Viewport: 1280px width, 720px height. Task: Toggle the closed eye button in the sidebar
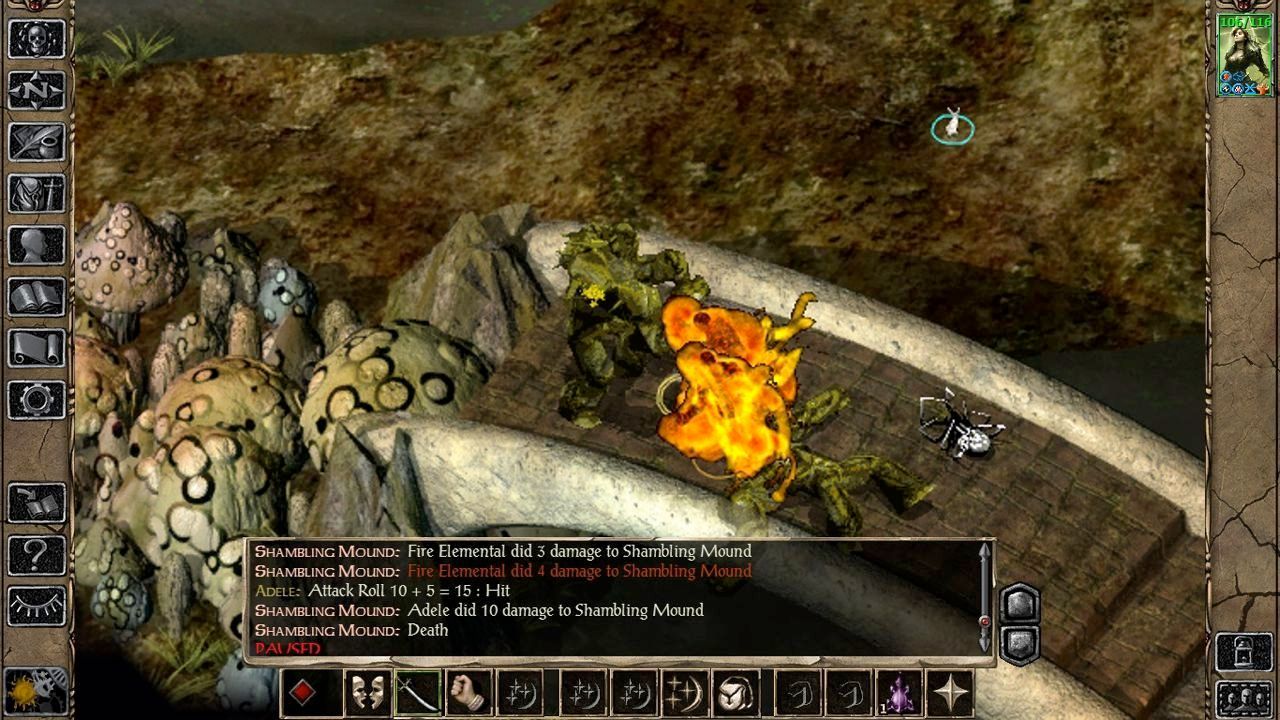click(x=37, y=605)
